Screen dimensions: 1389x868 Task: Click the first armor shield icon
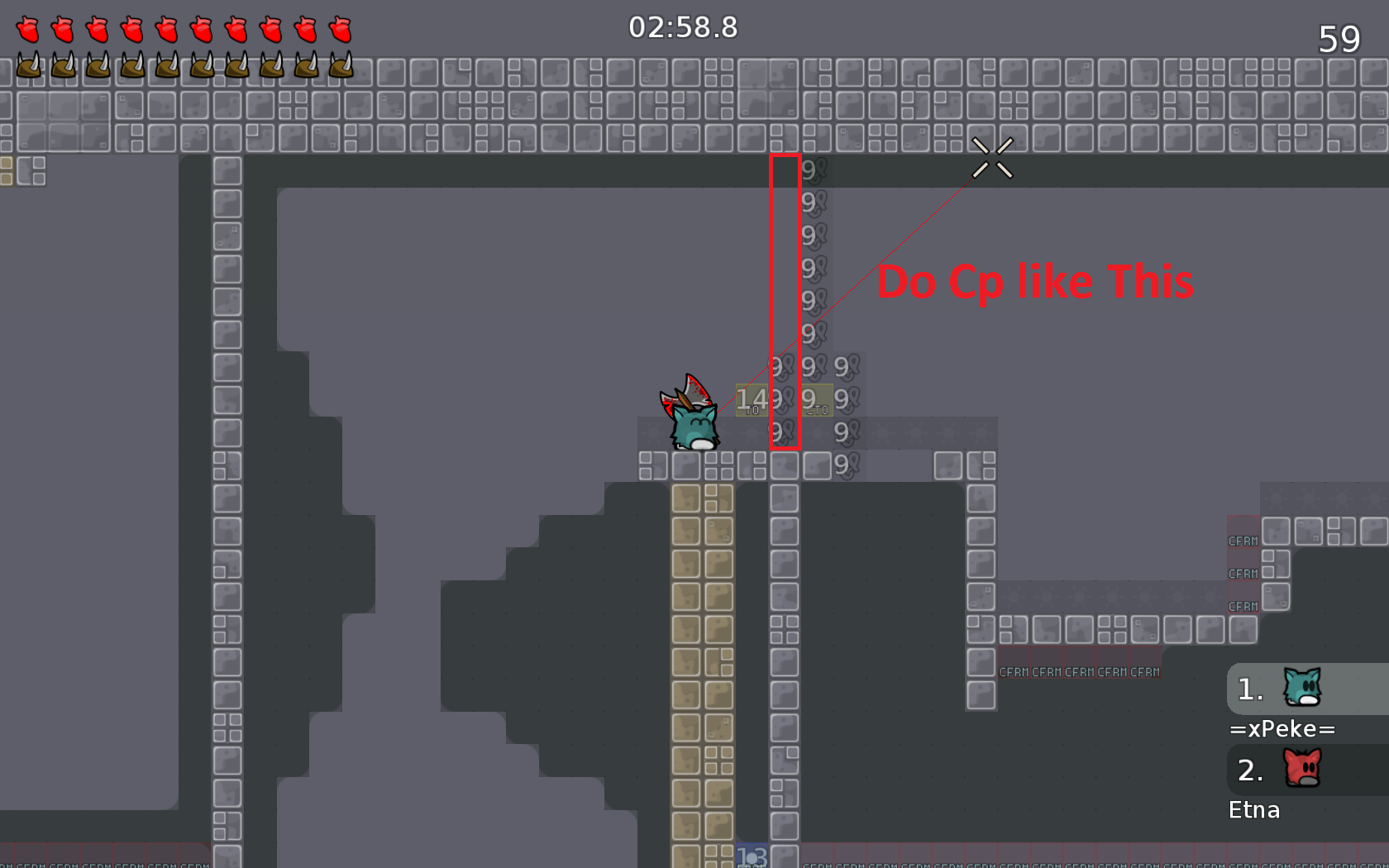pyautogui.click(x=29, y=66)
